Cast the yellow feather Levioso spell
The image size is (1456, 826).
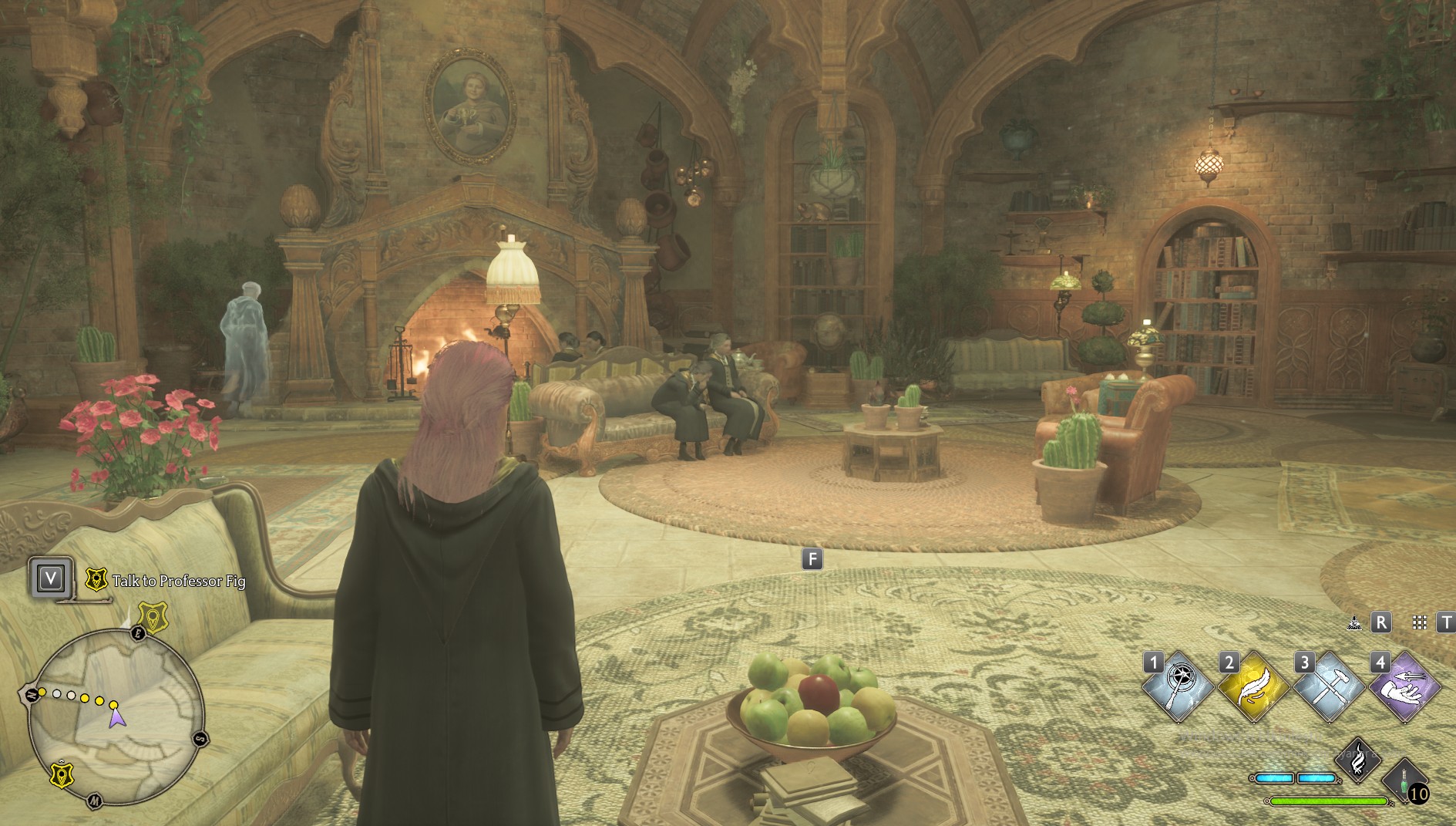pos(1253,686)
